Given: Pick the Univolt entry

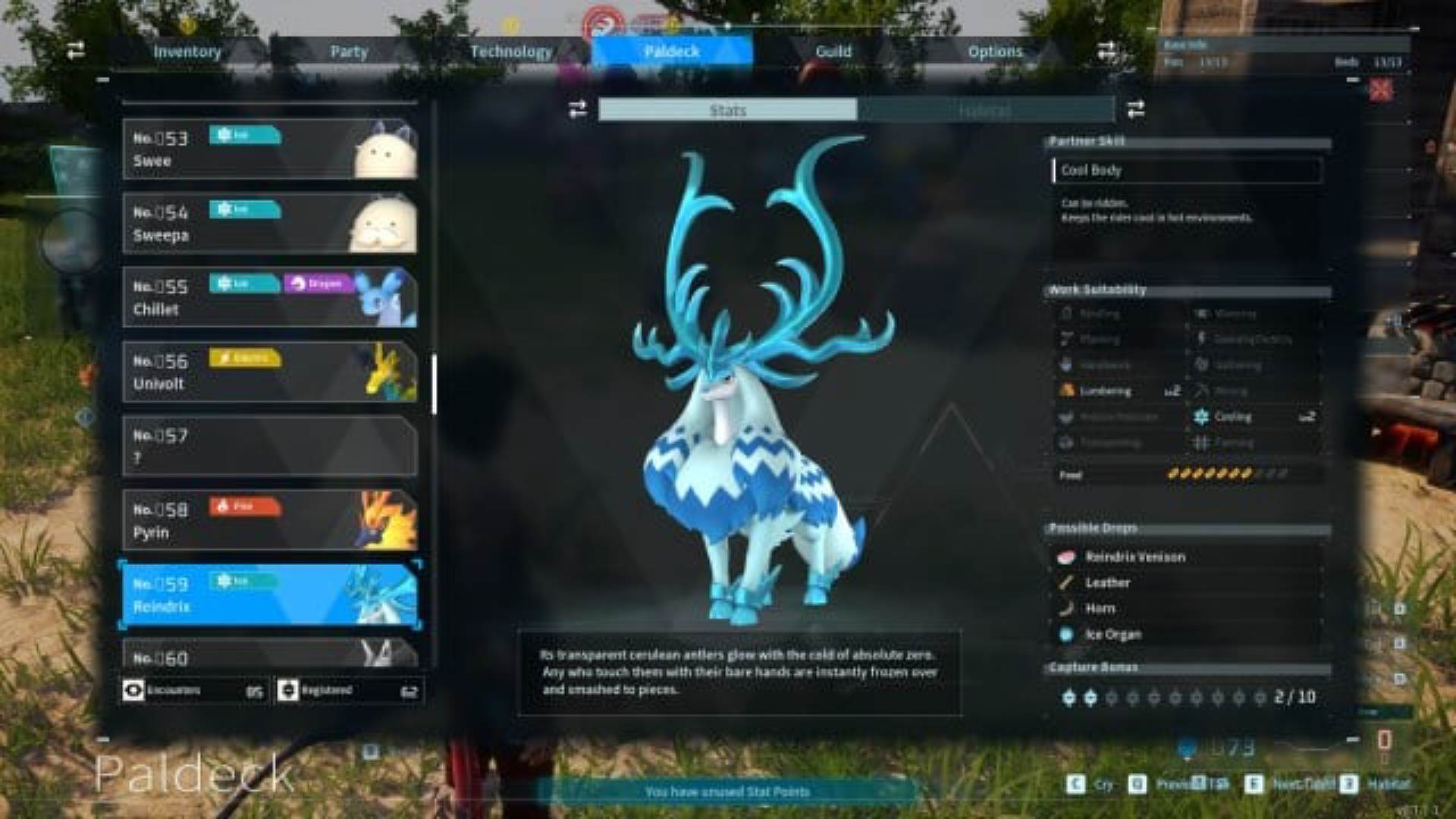Looking at the screenshot, I should tap(269, 372).
